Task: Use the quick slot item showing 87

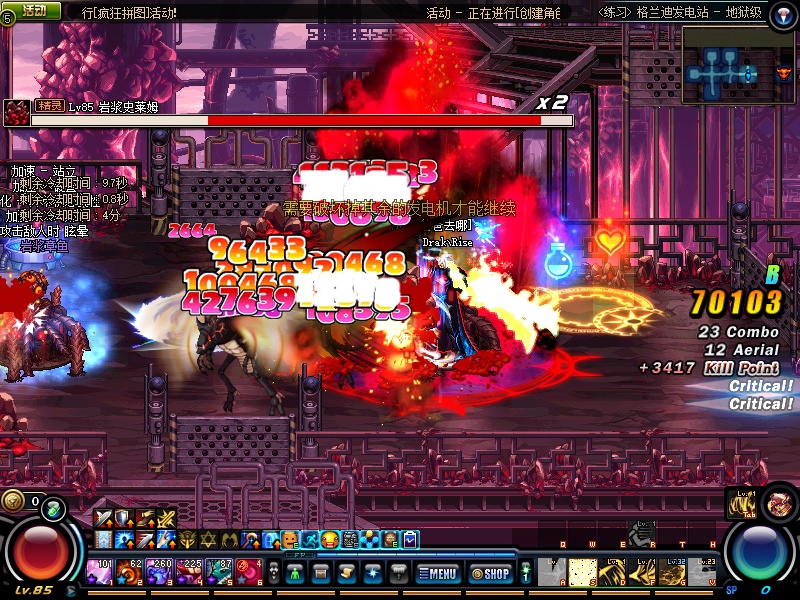Action: pos(220,573)
